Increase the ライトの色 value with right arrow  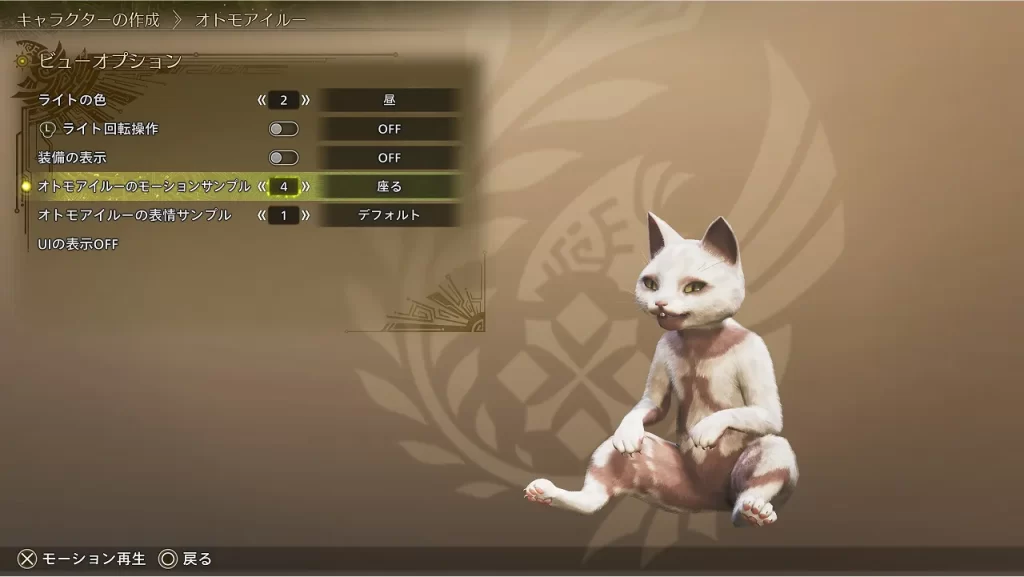click(x=305, y=100)
